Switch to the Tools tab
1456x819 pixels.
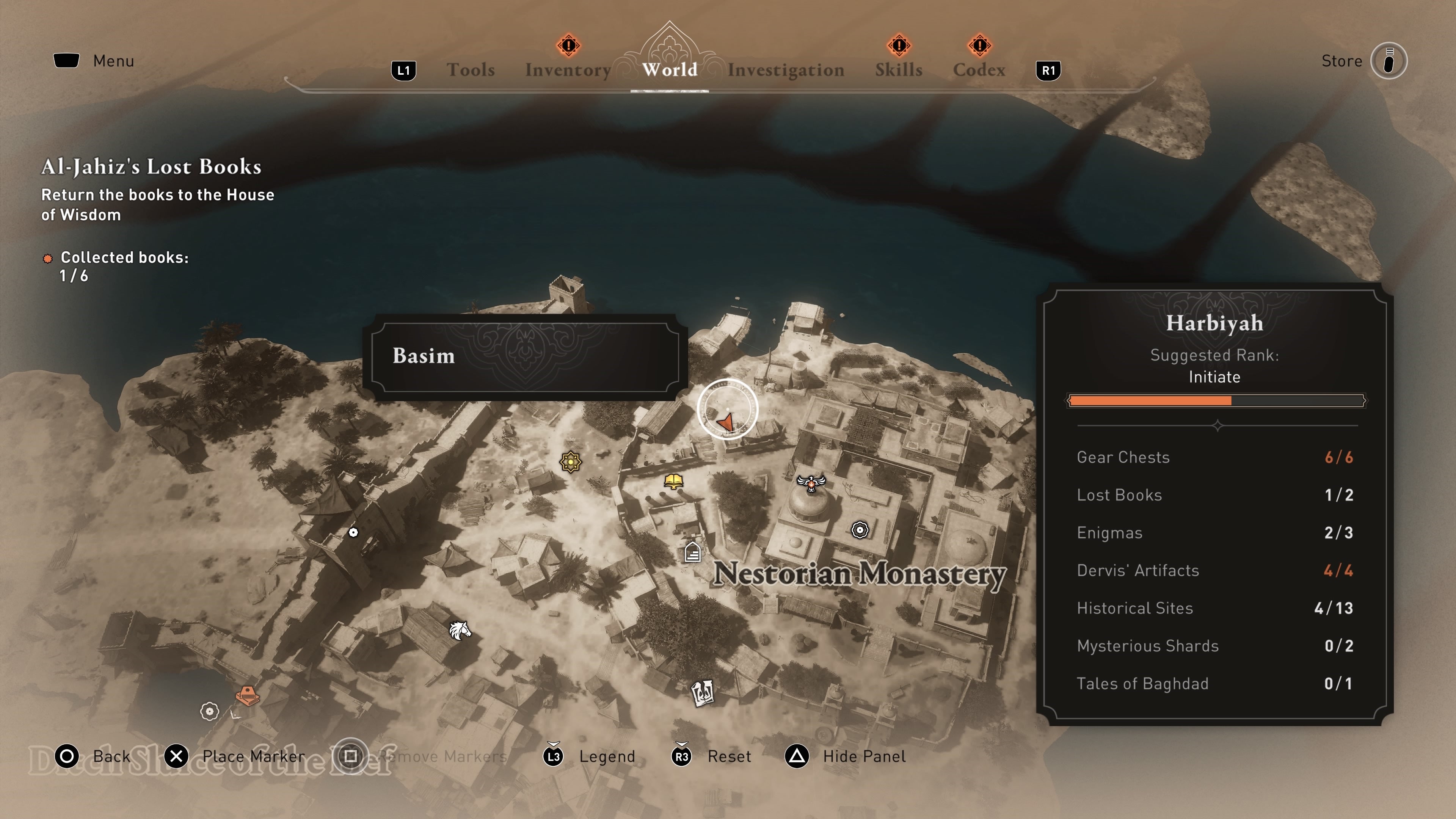point(470,69)
